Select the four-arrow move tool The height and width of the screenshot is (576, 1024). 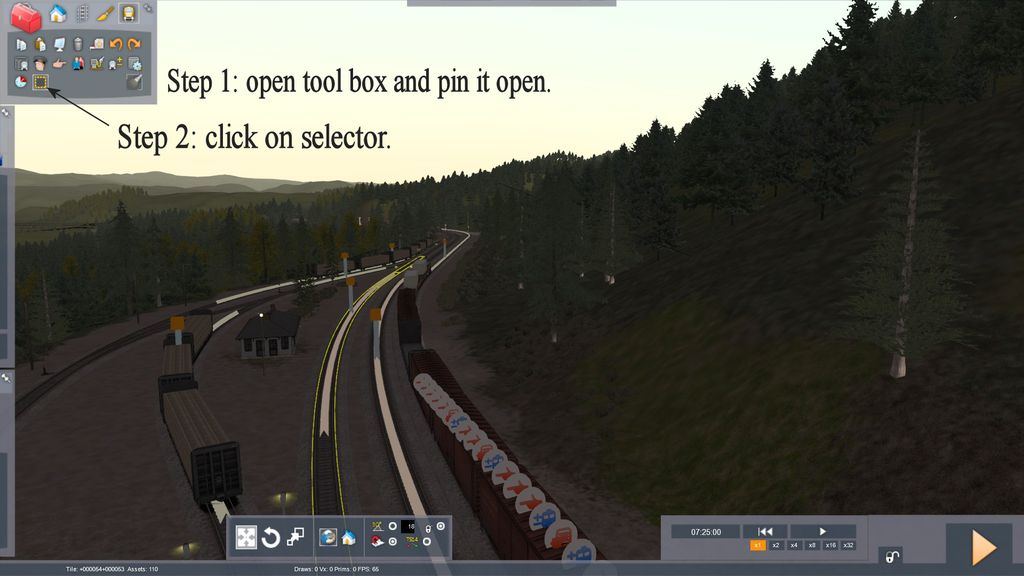coord(246,537)
